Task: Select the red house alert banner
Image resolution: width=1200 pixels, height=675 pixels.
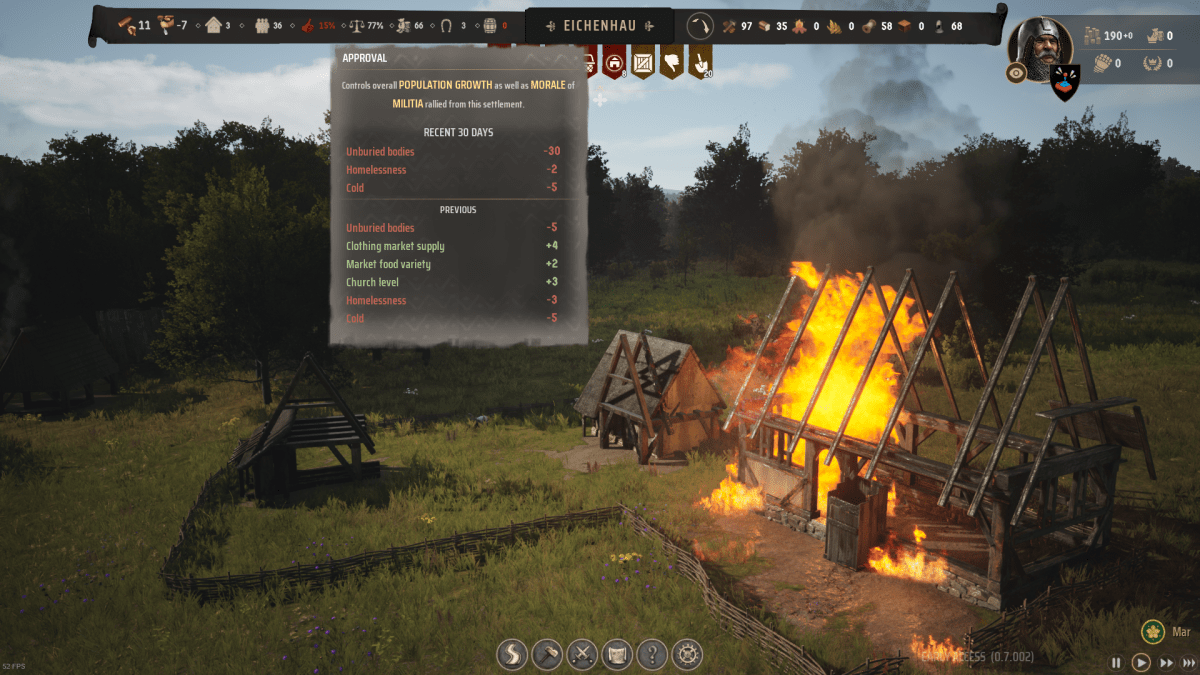Action: point(614,62)
